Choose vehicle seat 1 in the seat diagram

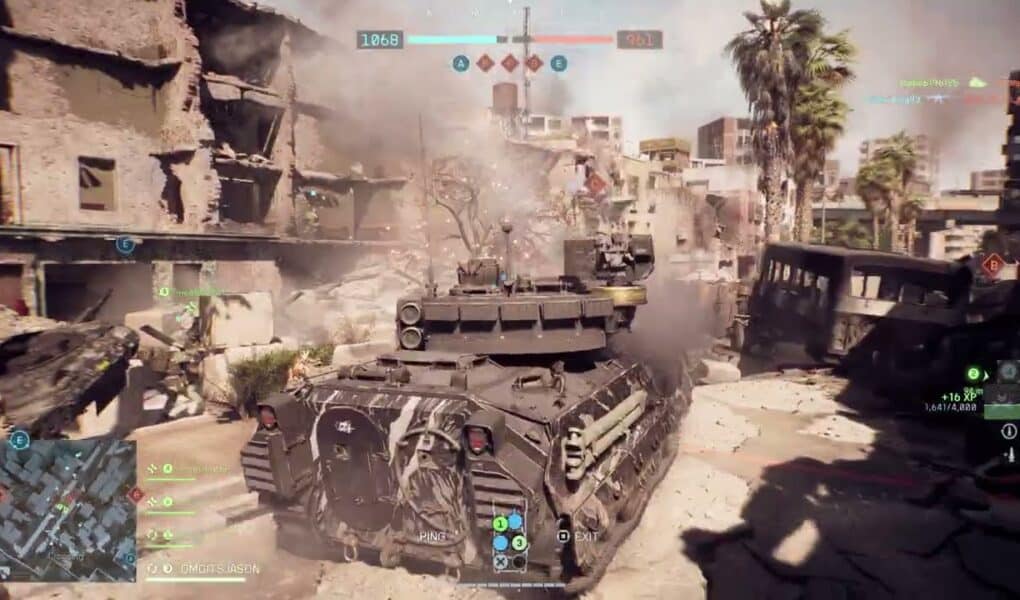coord(500,523)
